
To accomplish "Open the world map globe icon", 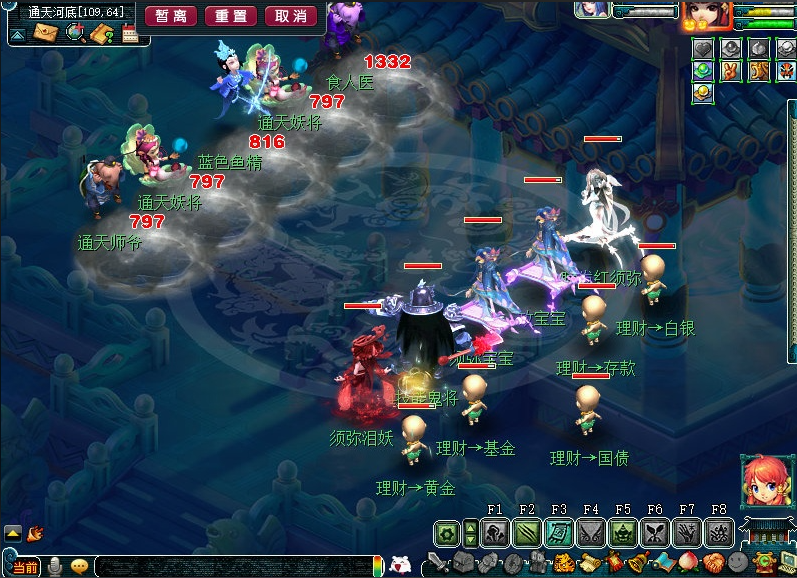I will (75, 33).
